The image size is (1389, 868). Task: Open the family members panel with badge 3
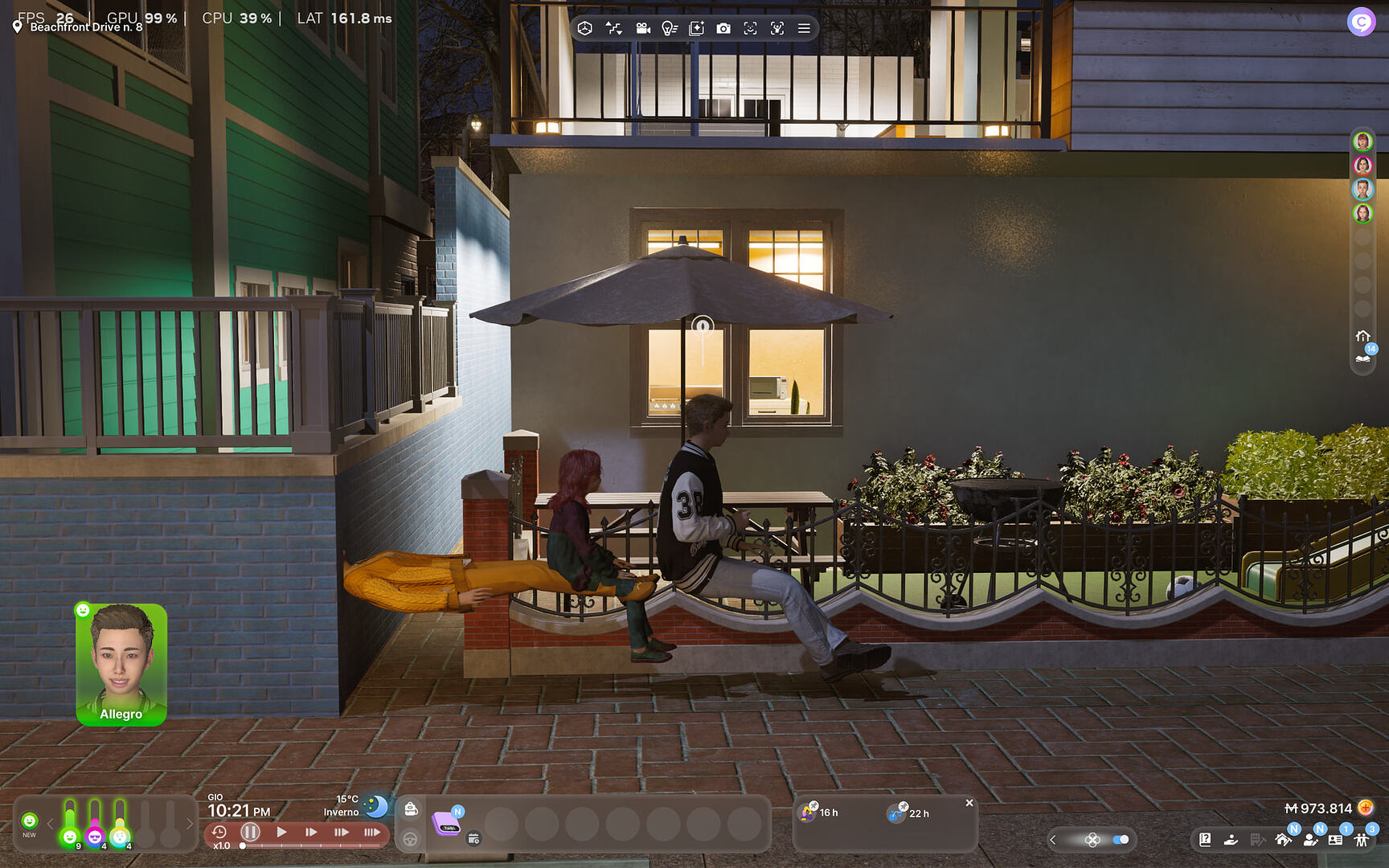[x=1361, y=840]
